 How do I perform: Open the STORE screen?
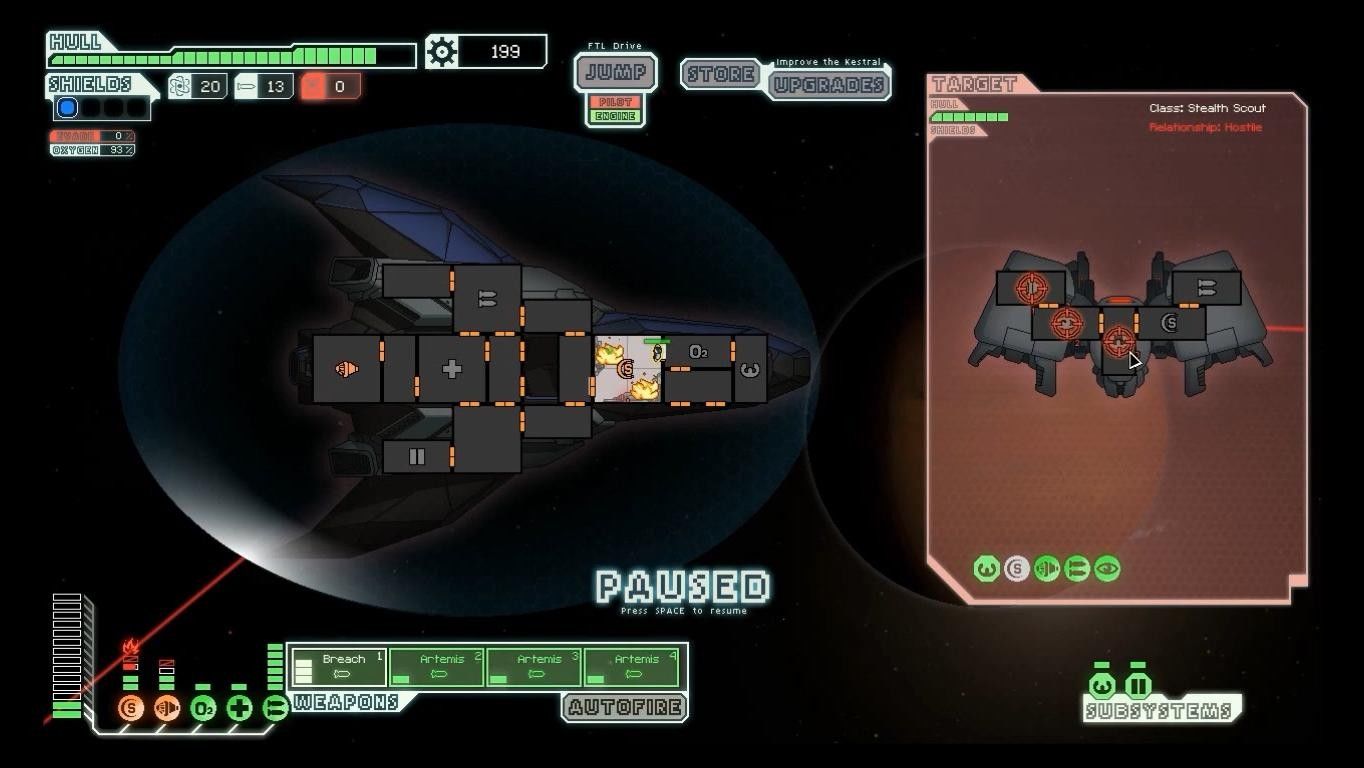721,74
